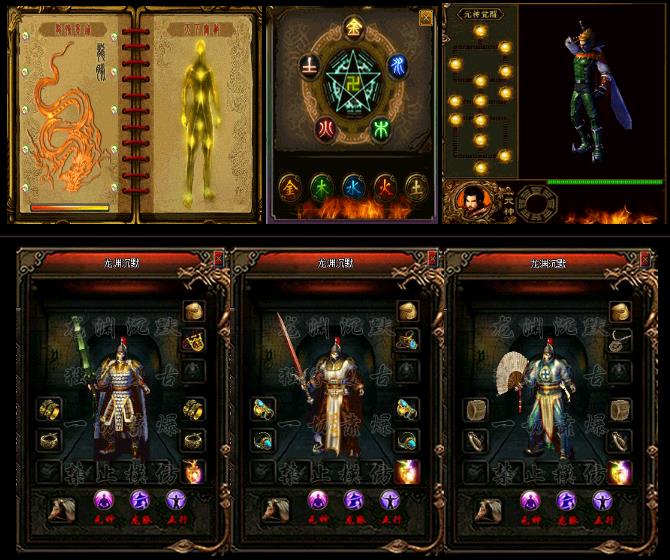
Task: Pick the green 木 button in the element row
Action: (x=320, y=186)
